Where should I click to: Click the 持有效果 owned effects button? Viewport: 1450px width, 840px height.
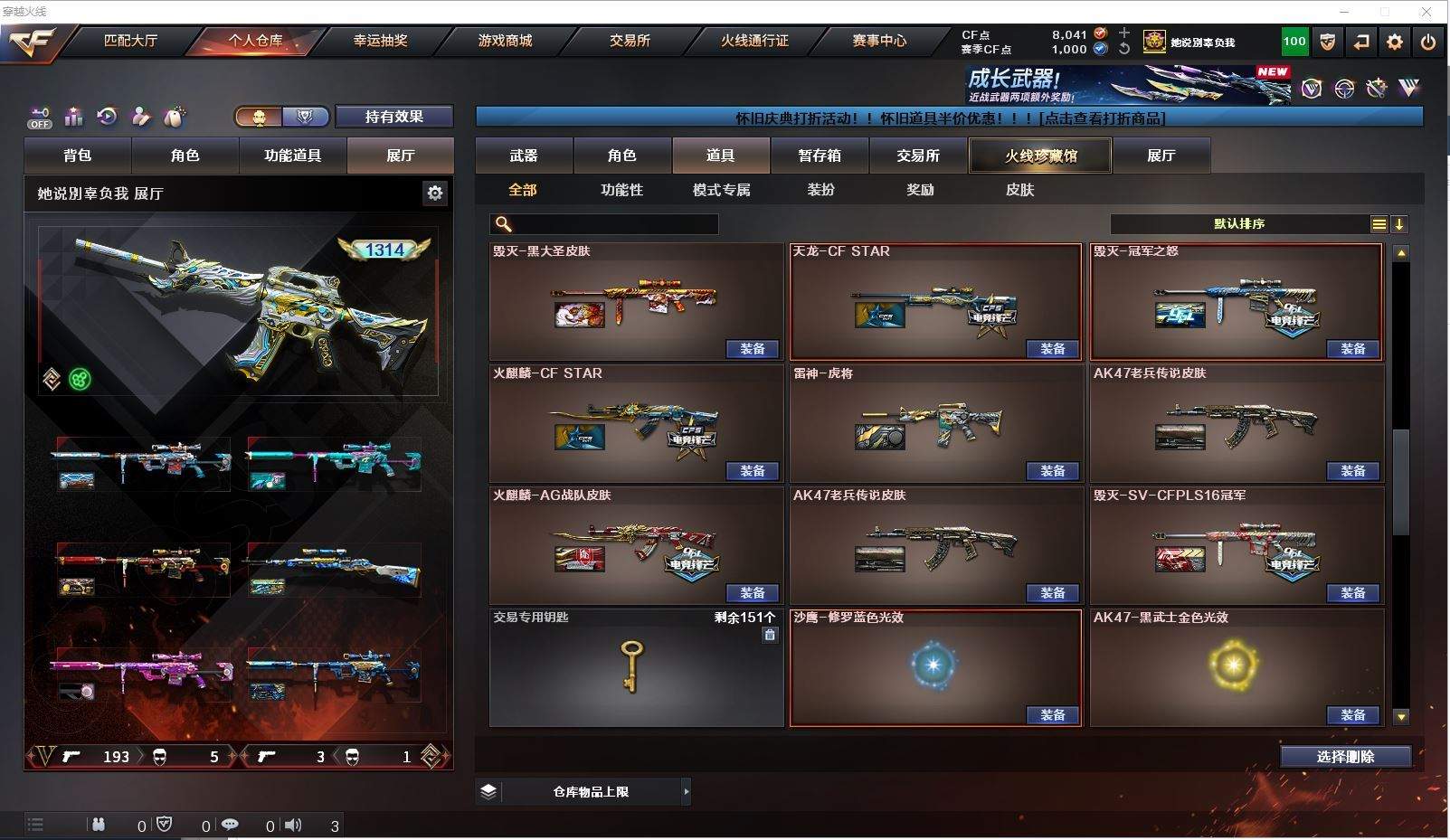click(393, 117)
